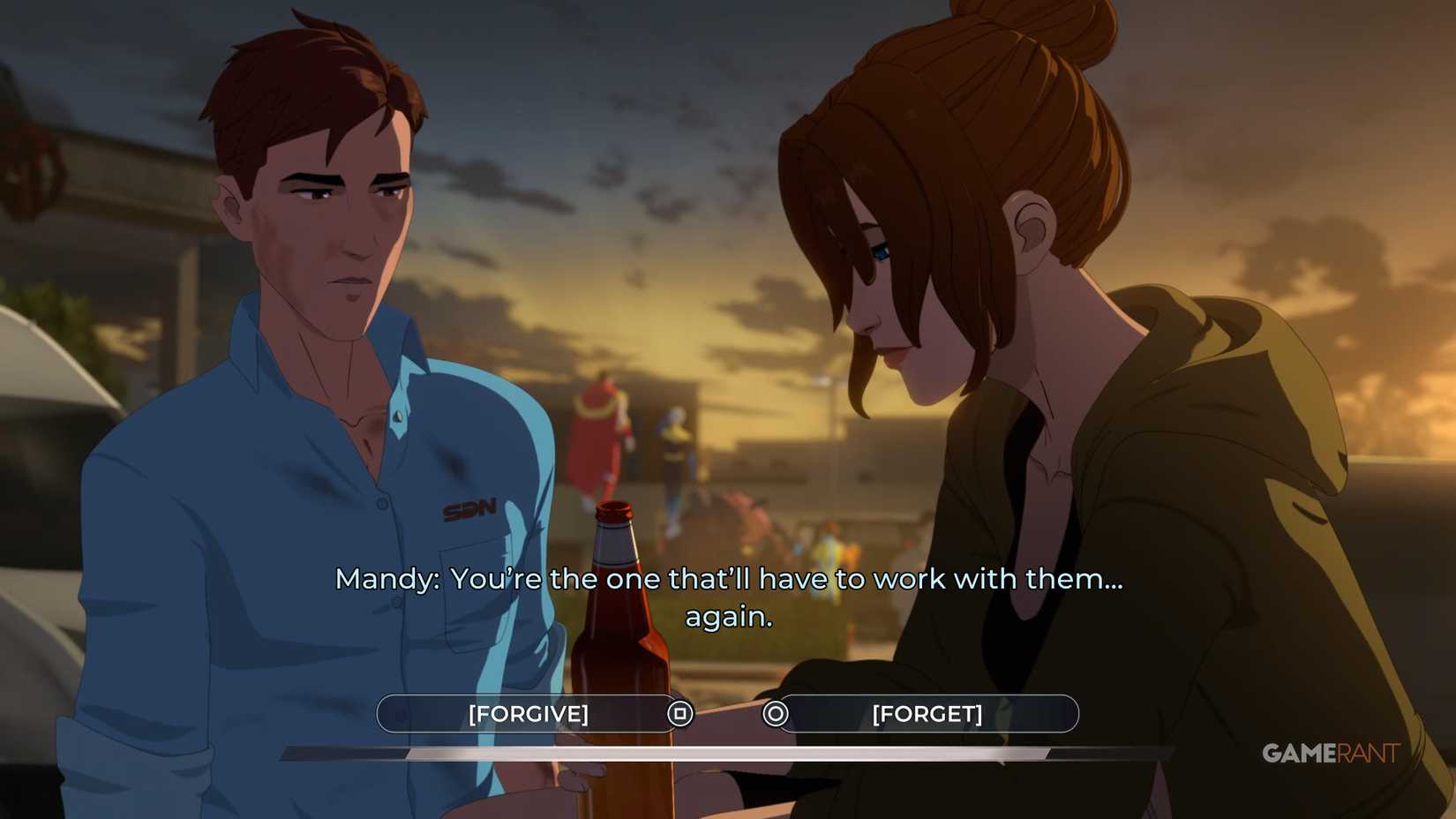Image resolution: width=1456 pixels, height=819 pixels.
Task: Click the left edge of the timer bar
Action: click(x=284, y=757)
